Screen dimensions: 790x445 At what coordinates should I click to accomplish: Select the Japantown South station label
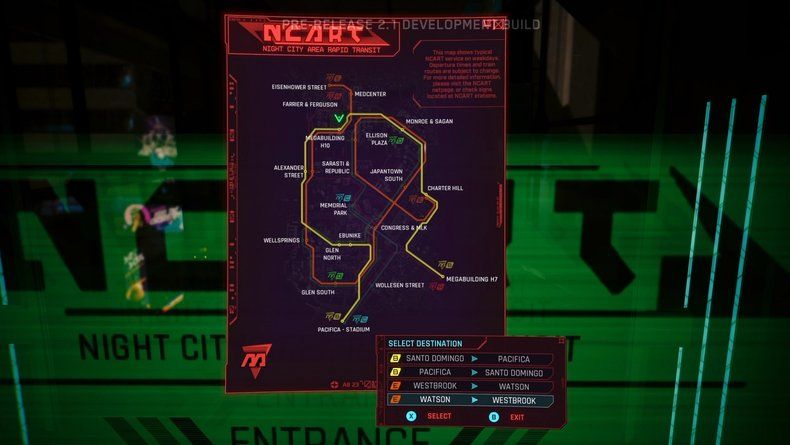pos(386,175)
